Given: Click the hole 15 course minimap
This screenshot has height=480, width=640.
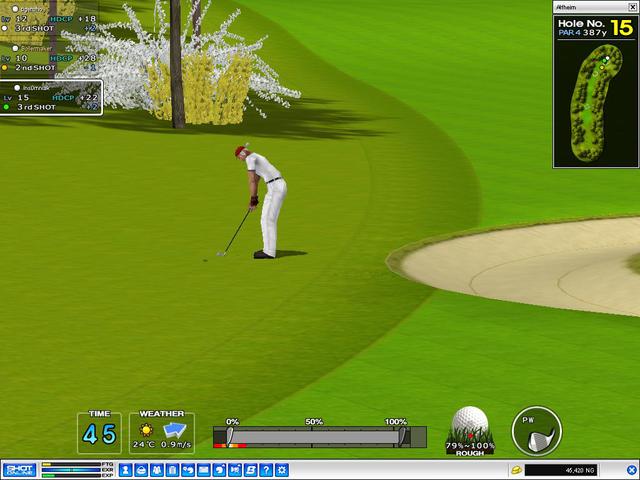Looking at the screenshot, I should point(595,102).
